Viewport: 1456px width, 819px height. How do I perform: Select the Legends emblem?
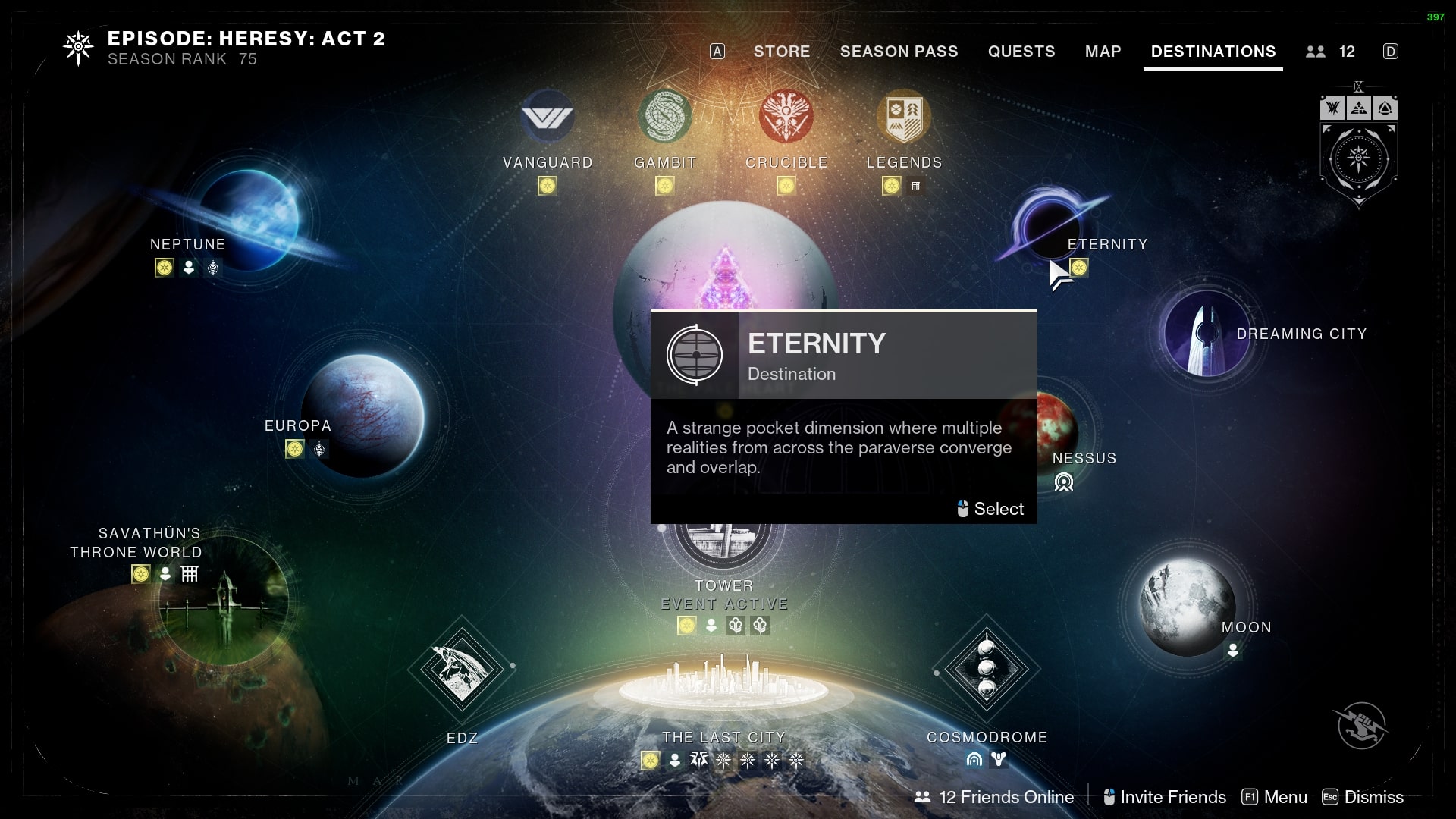click(904, 118)
